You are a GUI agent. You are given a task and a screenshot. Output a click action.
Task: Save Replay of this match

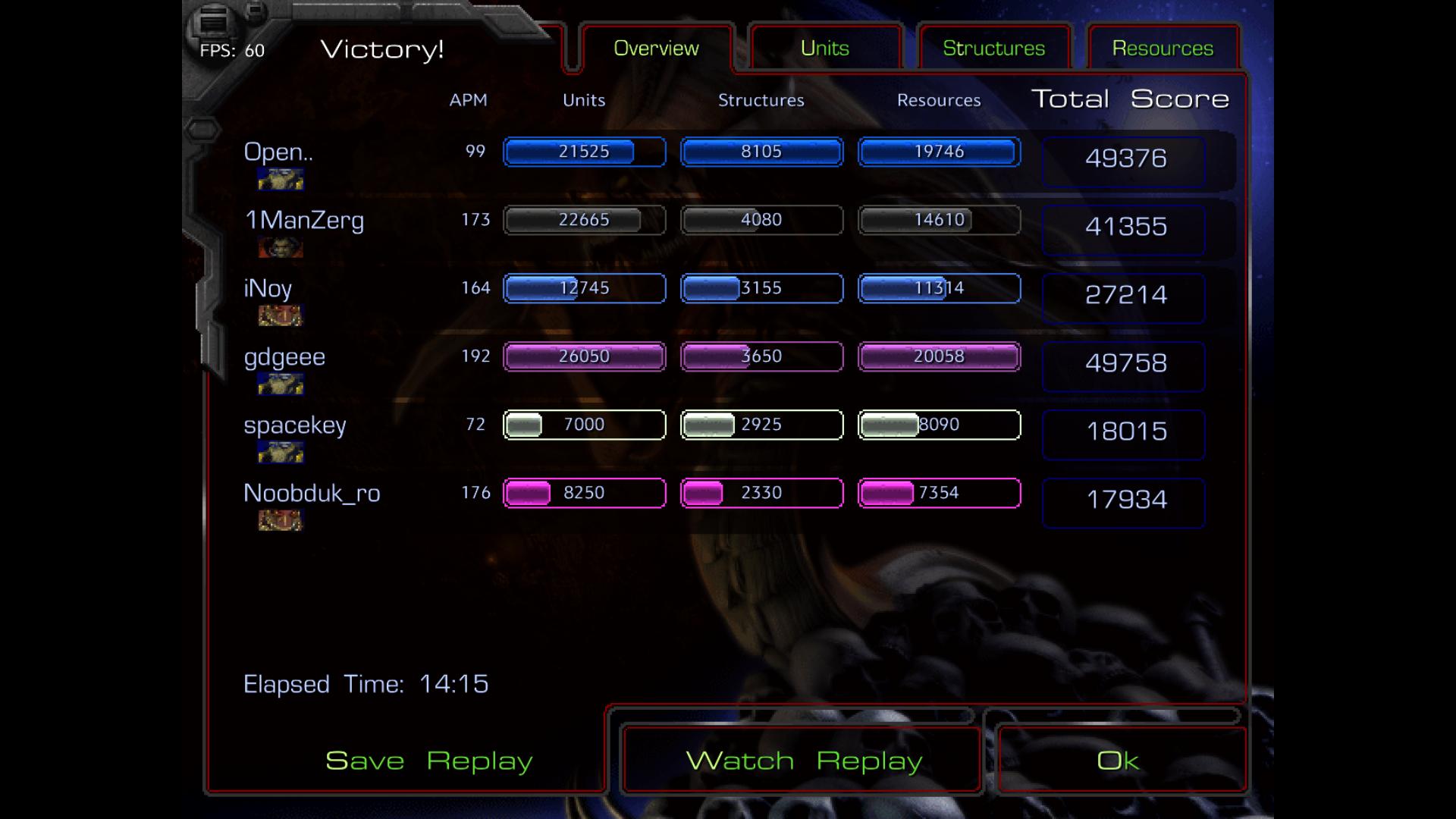(x=428, y=761)
